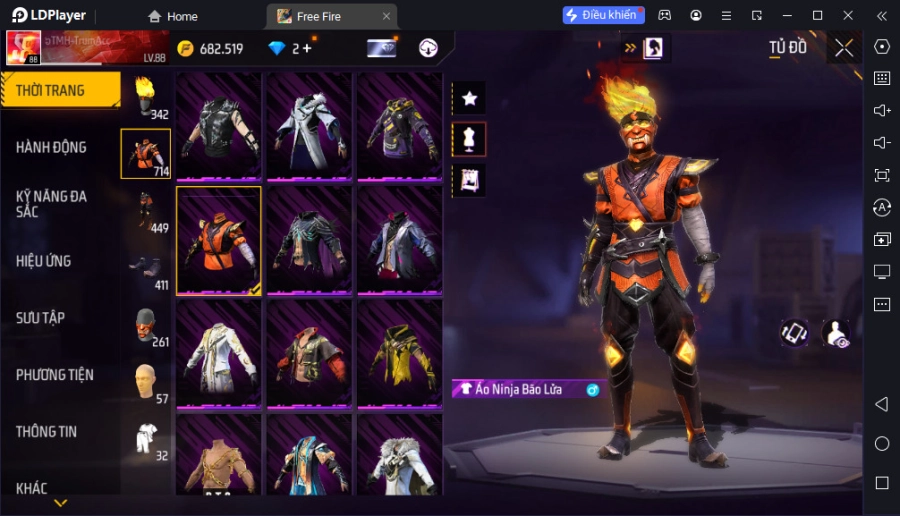
Task: Go to the Sưu Tập category
Action: (41, 318)
